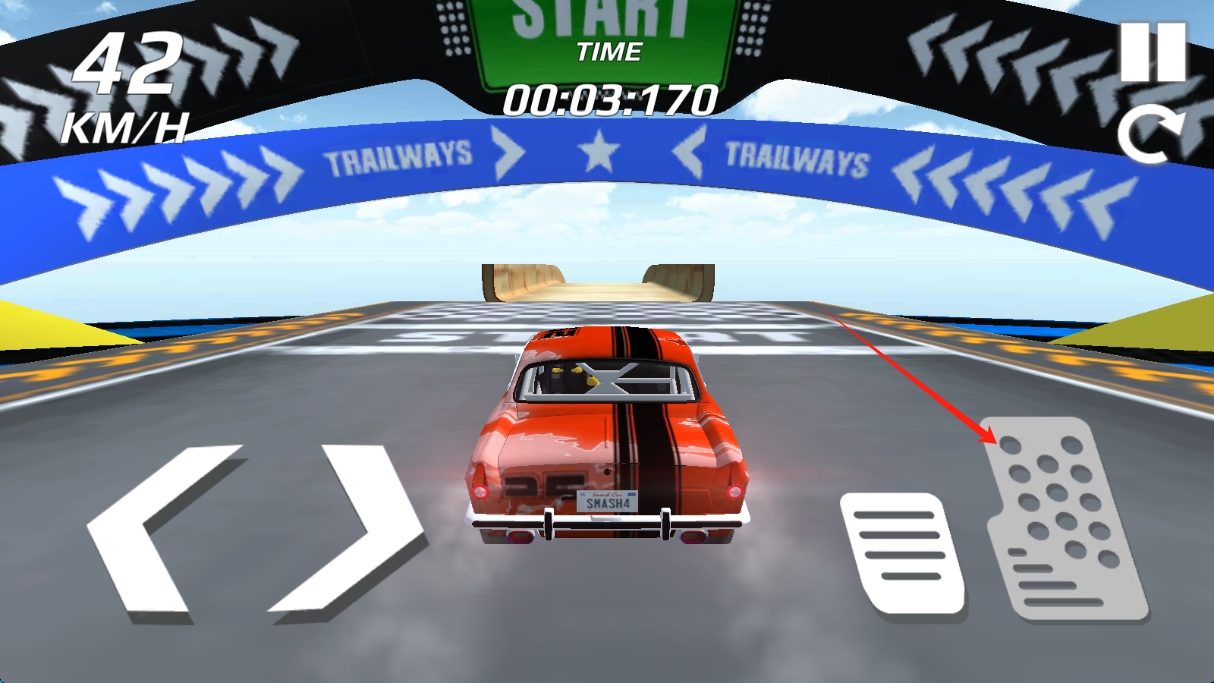Pause the race
The height and width of the screenshot is (683, 1214).
click(x=1152, y=52)
